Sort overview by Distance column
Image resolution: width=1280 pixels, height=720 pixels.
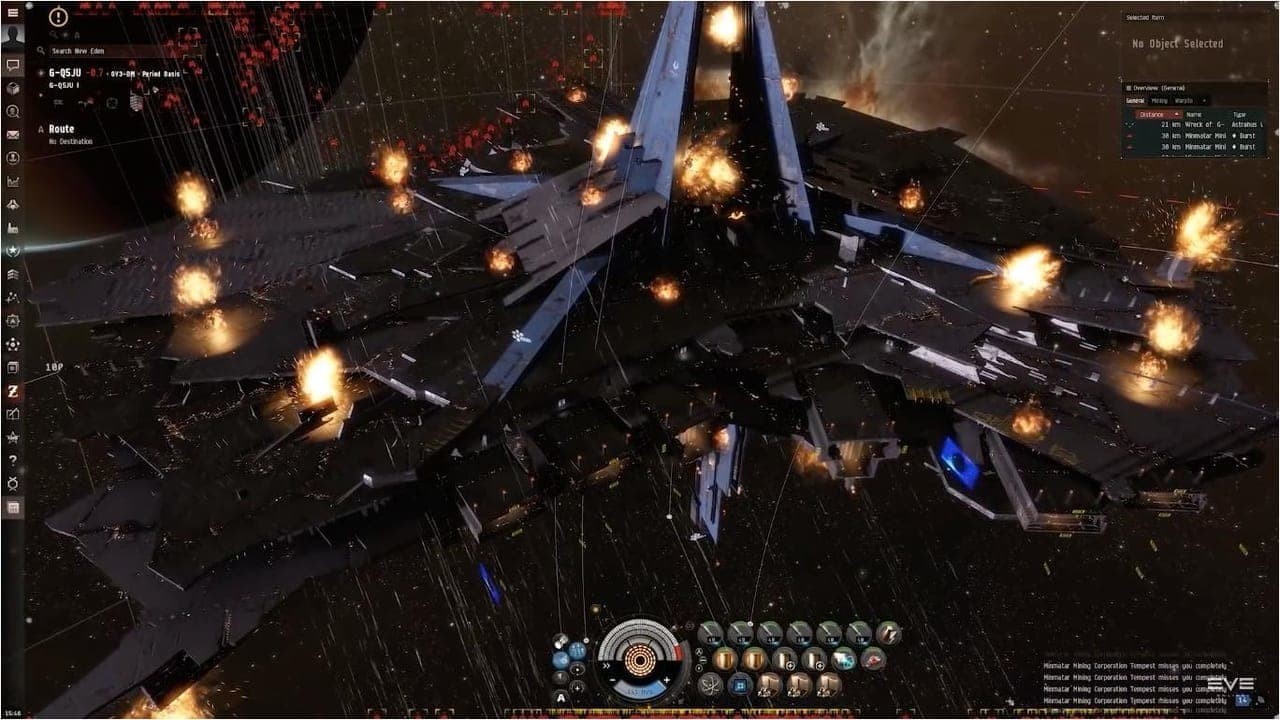click(1156, 114)
